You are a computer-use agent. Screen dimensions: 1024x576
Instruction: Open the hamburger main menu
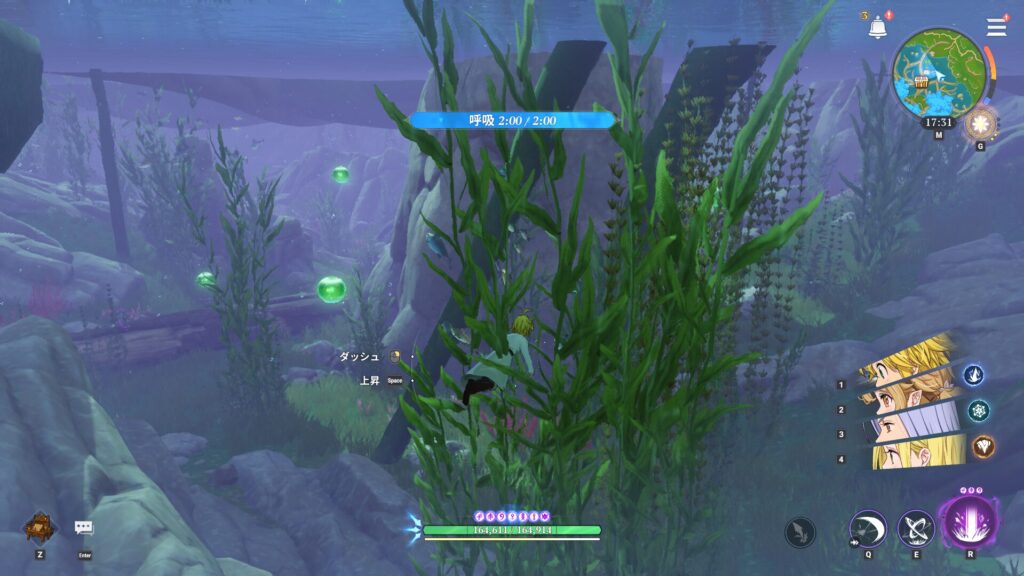click(996, 27)
